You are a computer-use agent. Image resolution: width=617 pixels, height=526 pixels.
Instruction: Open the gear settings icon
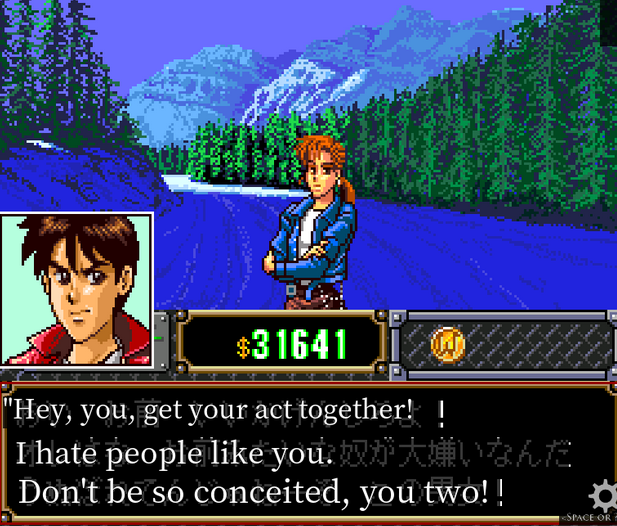(x=603, y=496)
